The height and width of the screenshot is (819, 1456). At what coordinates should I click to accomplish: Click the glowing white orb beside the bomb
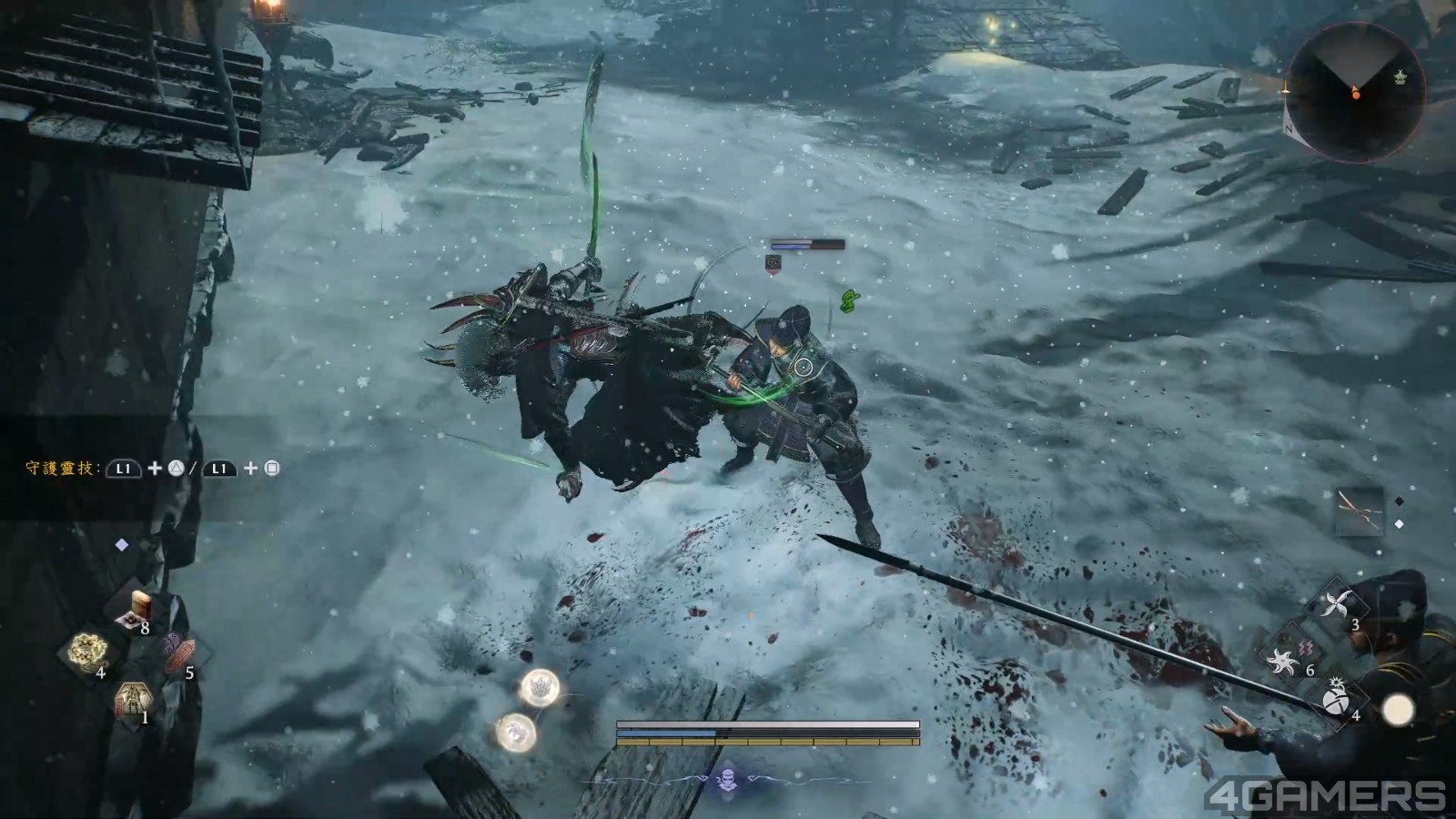(1398, 711)
